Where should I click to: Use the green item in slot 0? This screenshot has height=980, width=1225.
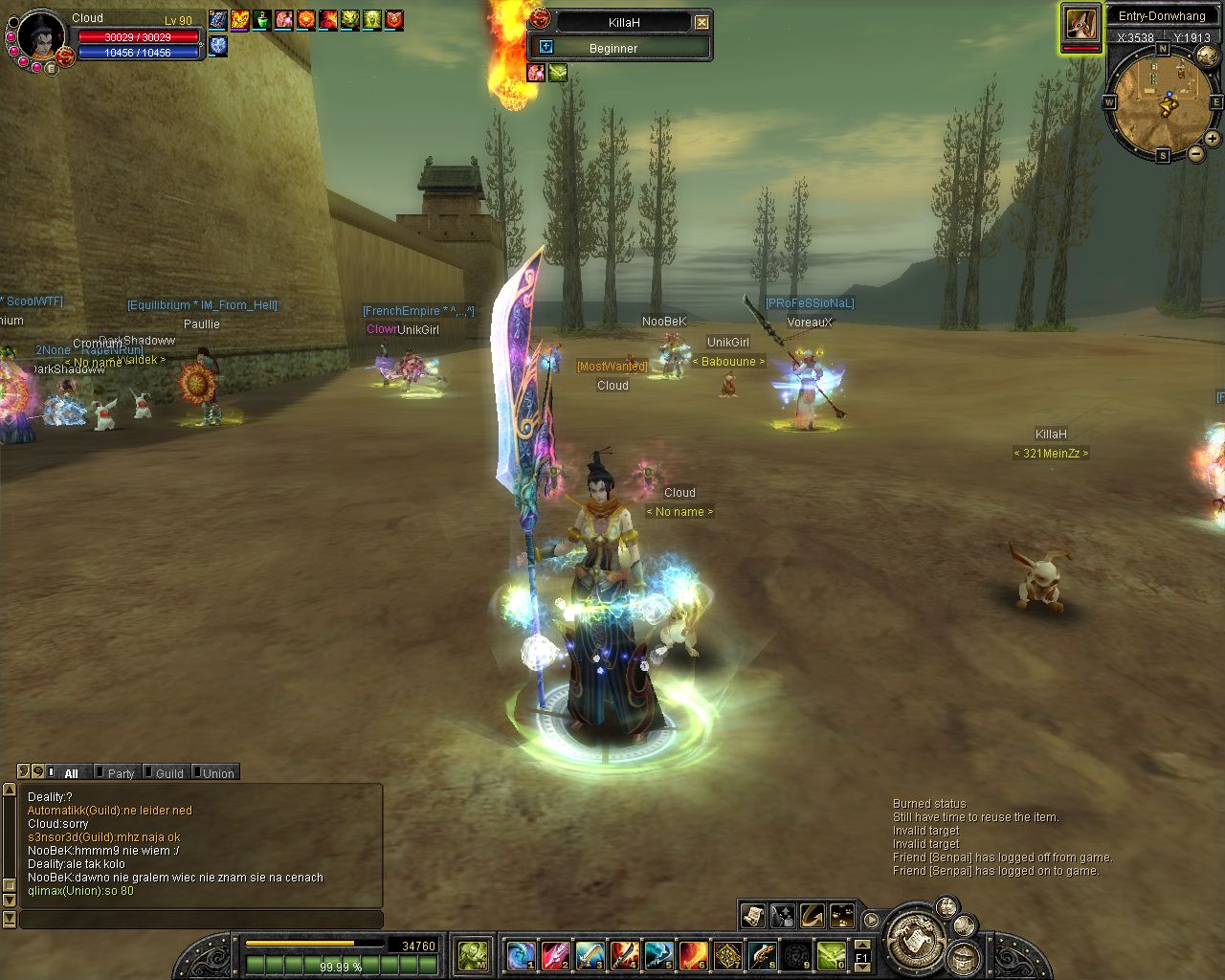832,955
